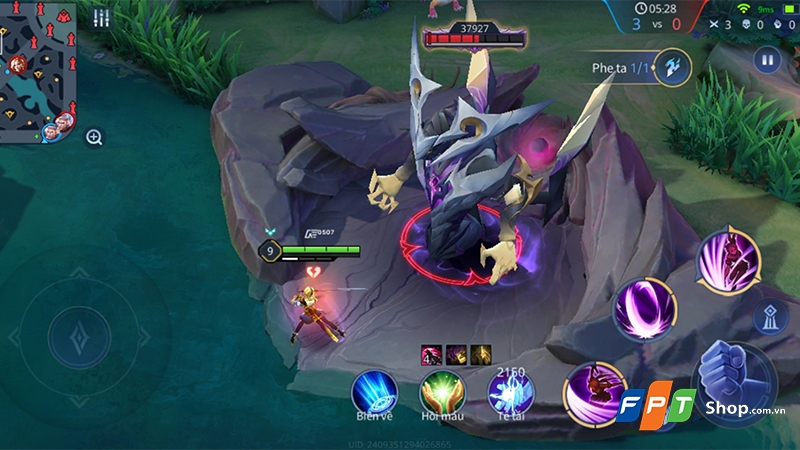Viewport: 800px width, 450px height.
Task: Open the sliders settings icon
Action: 101,18
